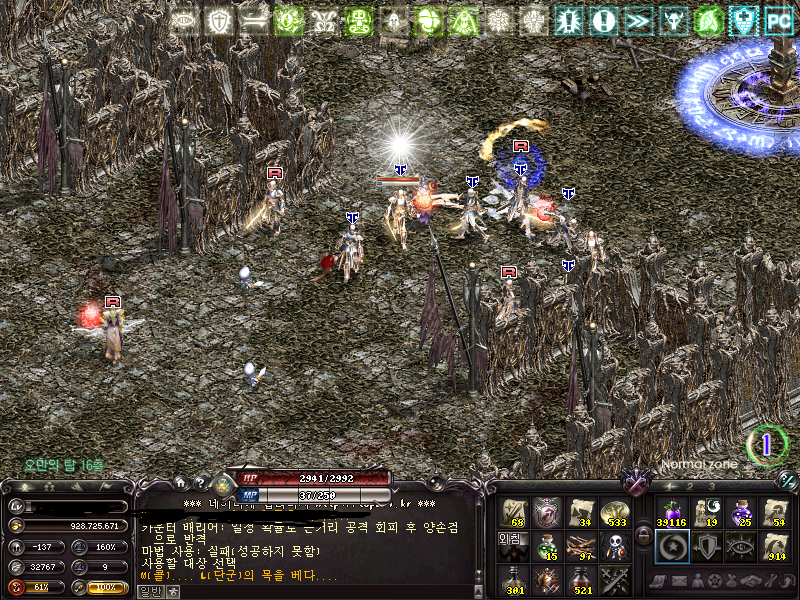The width and height of the screenshot is (800, 600).
Task: Drink the green potion with count 15
Action: (548, 545)
